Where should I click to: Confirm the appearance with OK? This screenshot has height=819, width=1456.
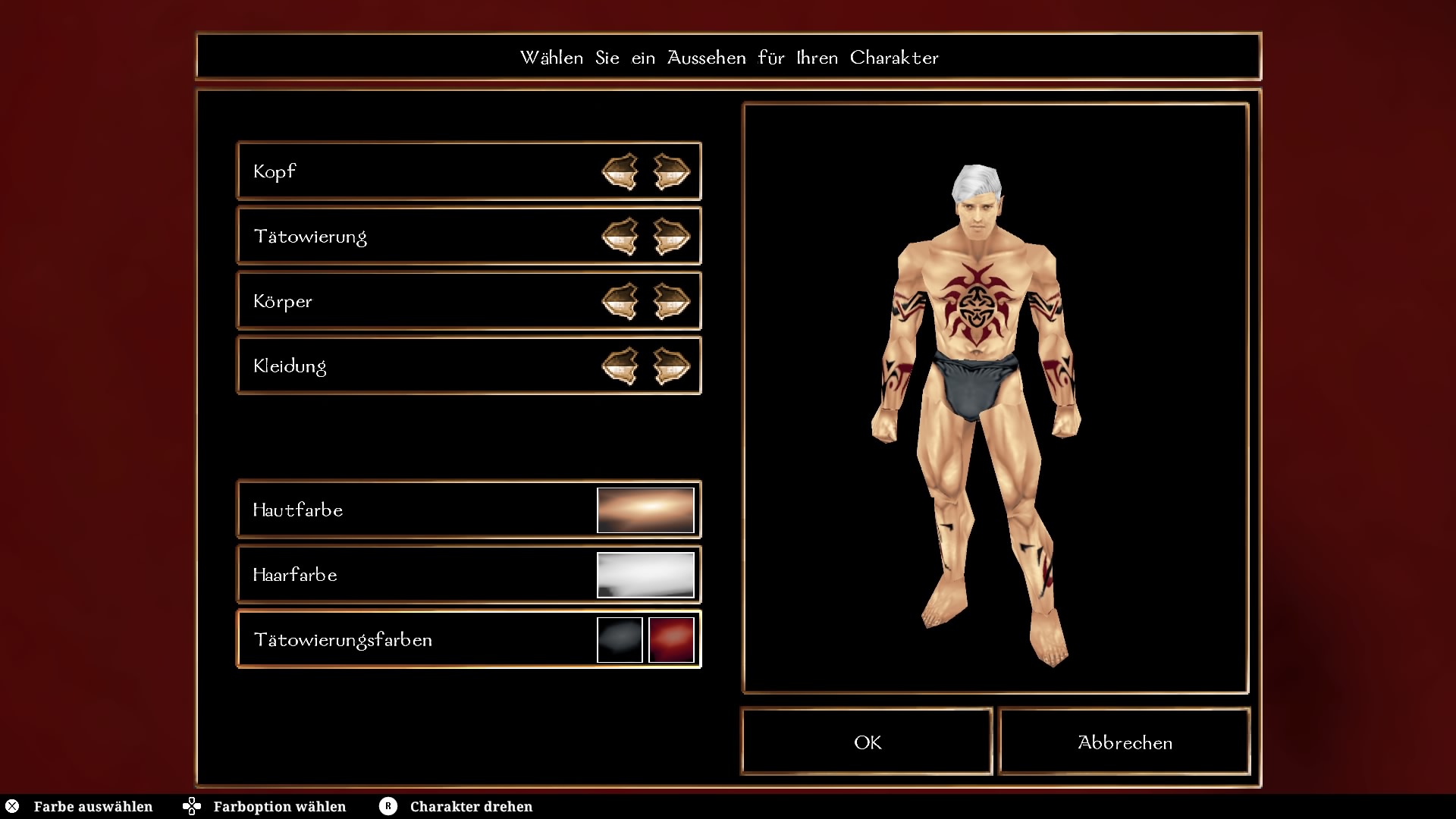tap(867, 742)
